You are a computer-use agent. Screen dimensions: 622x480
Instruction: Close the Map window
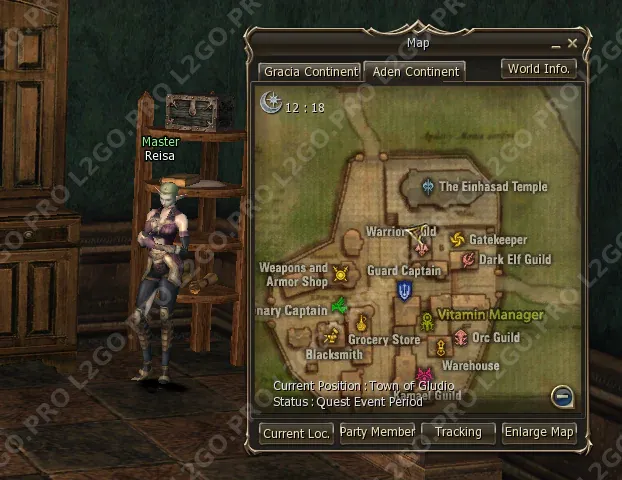572,44
